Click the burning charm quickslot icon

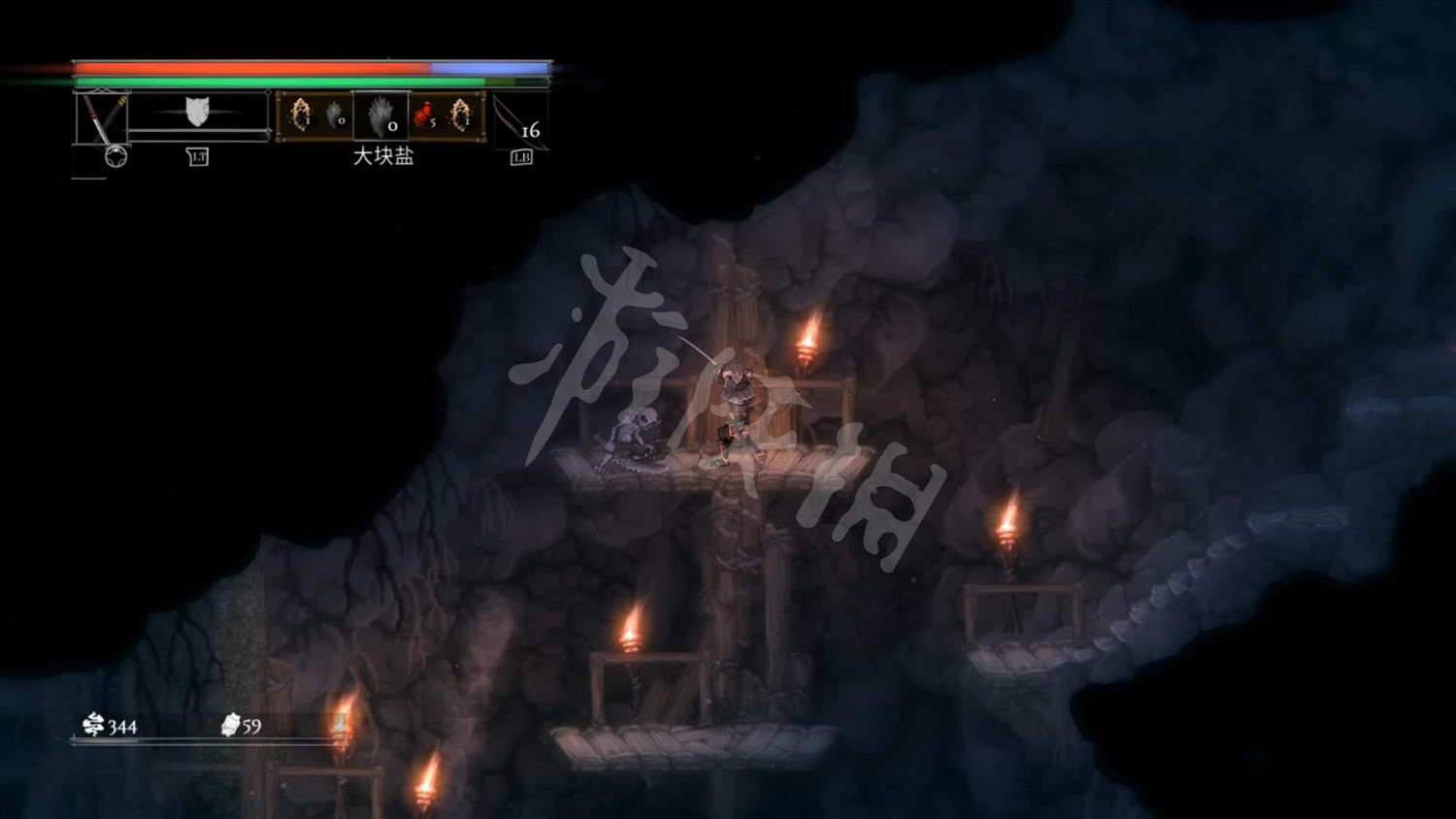pyautogui.click(x=301, y=113)
